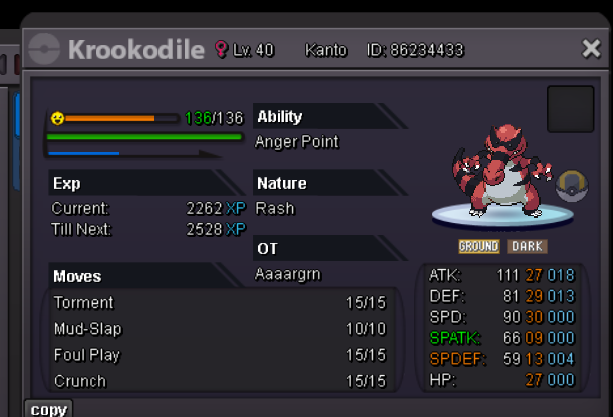Image resolution: width=613 pixels, height=417 pixels.
Task: Click the copy button
Action: [48, 409]
